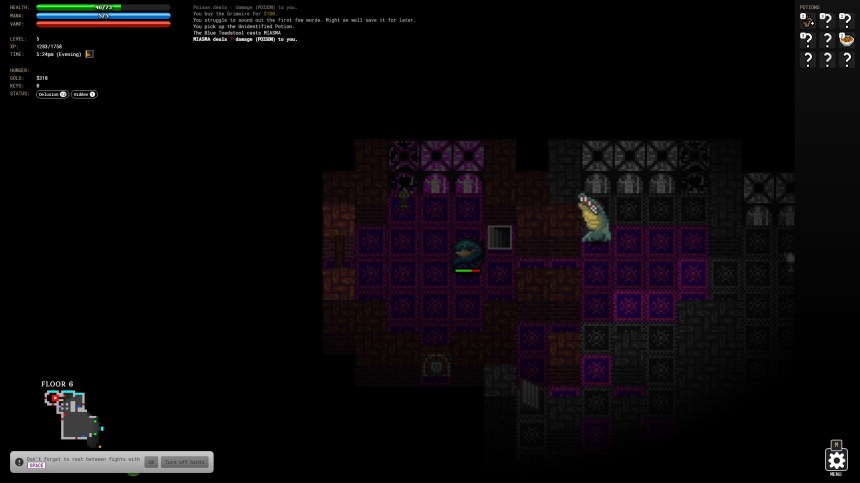Dismiss the rest hint with OK

[151, 462]
